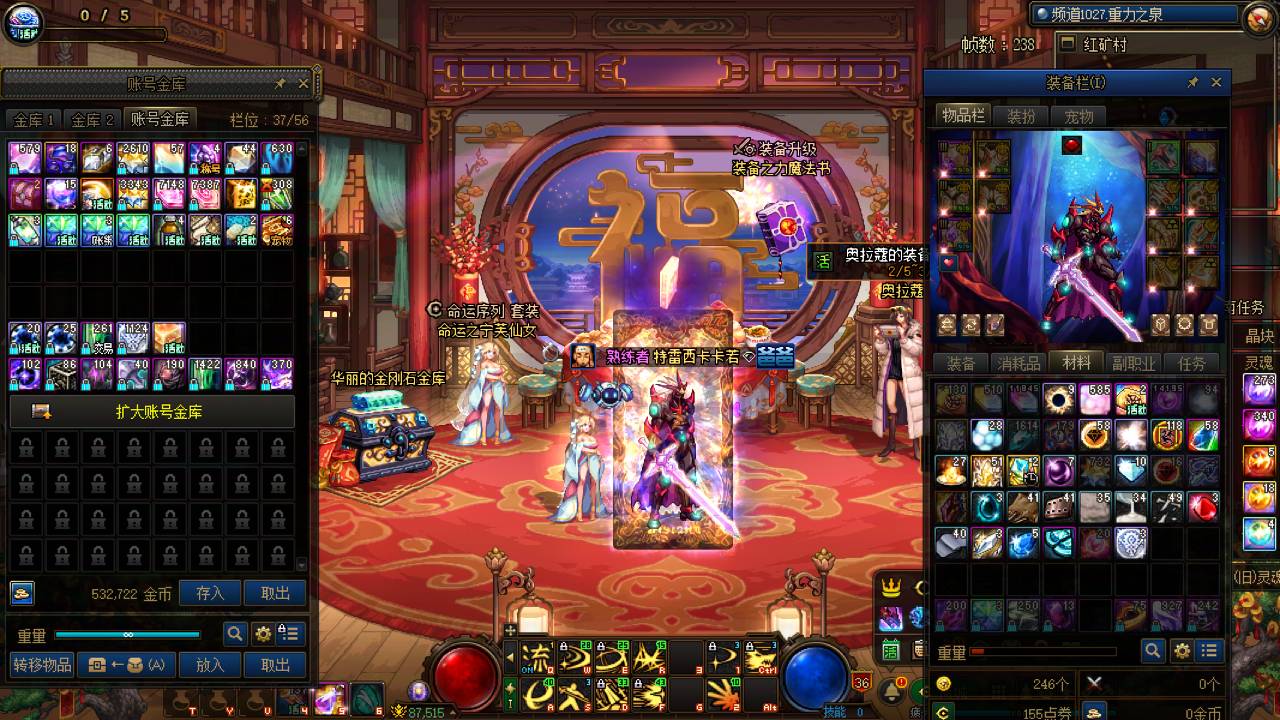The width and height of the screenshot is (1280, 720).
Task: Switch to the 消耗品 consumables category
Action: tap(1018, 363)
